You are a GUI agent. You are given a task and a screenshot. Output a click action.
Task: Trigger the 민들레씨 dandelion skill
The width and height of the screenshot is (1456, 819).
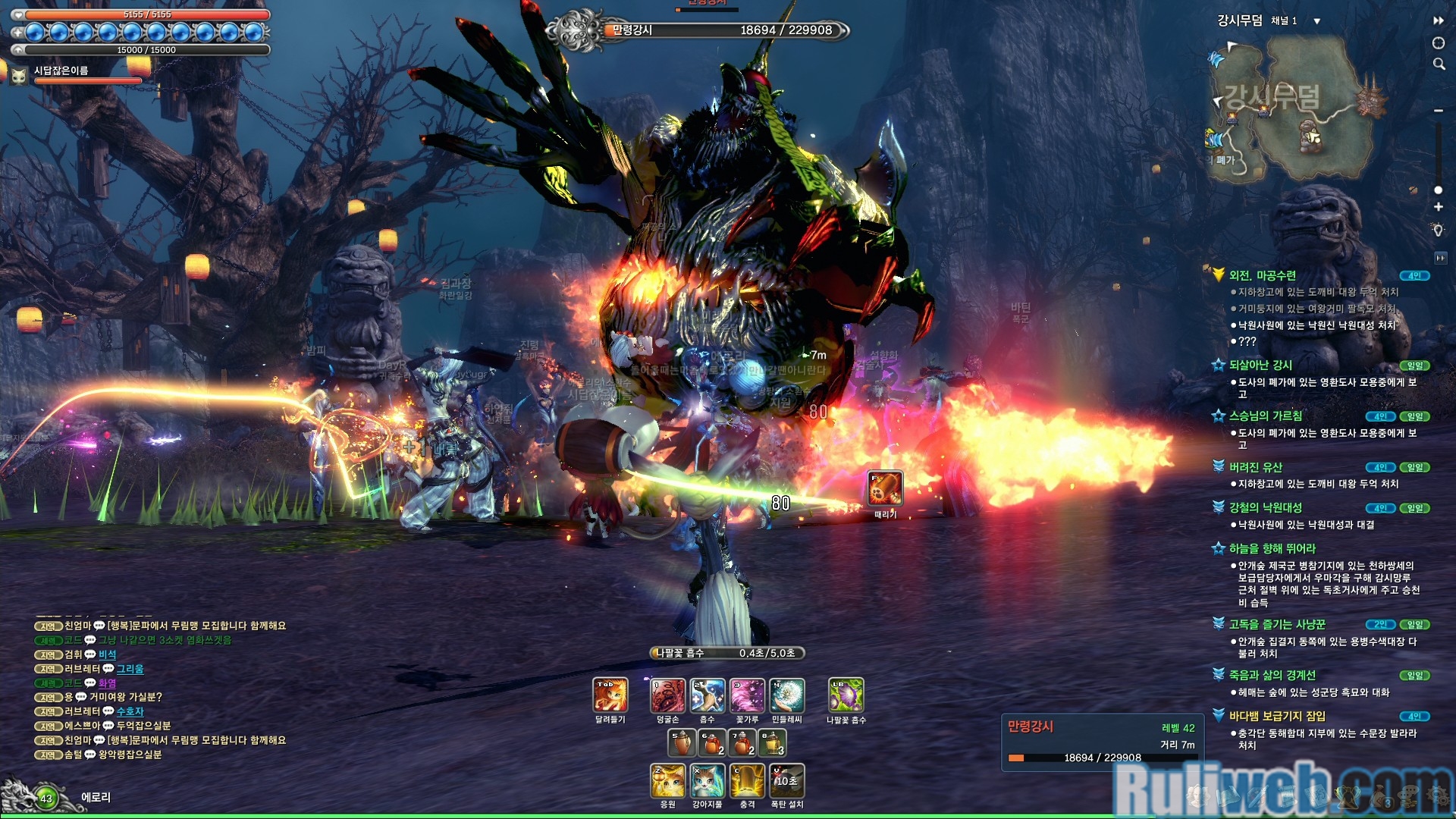click(x=786, y=695)
